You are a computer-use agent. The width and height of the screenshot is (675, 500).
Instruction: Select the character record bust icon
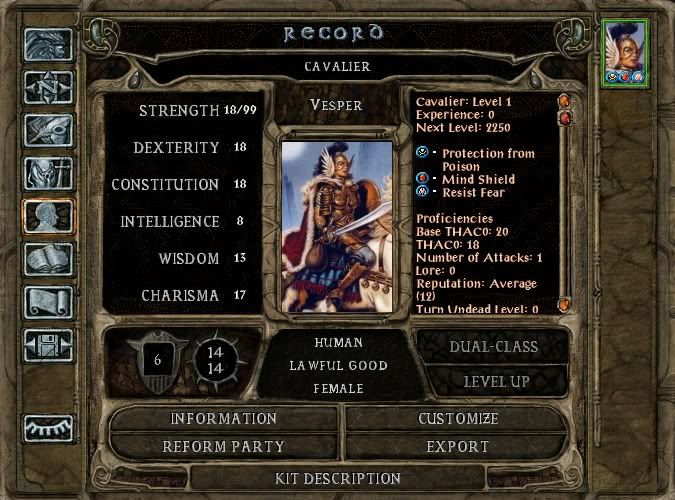point(48,217)
